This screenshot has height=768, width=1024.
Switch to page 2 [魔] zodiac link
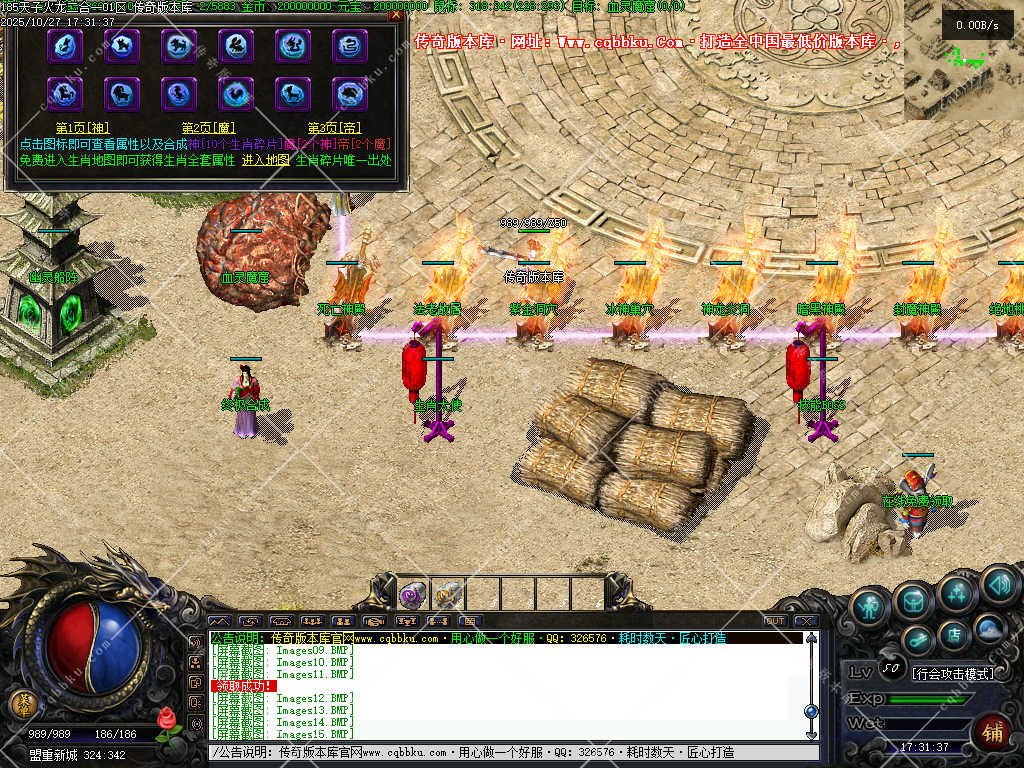point(207,128)
